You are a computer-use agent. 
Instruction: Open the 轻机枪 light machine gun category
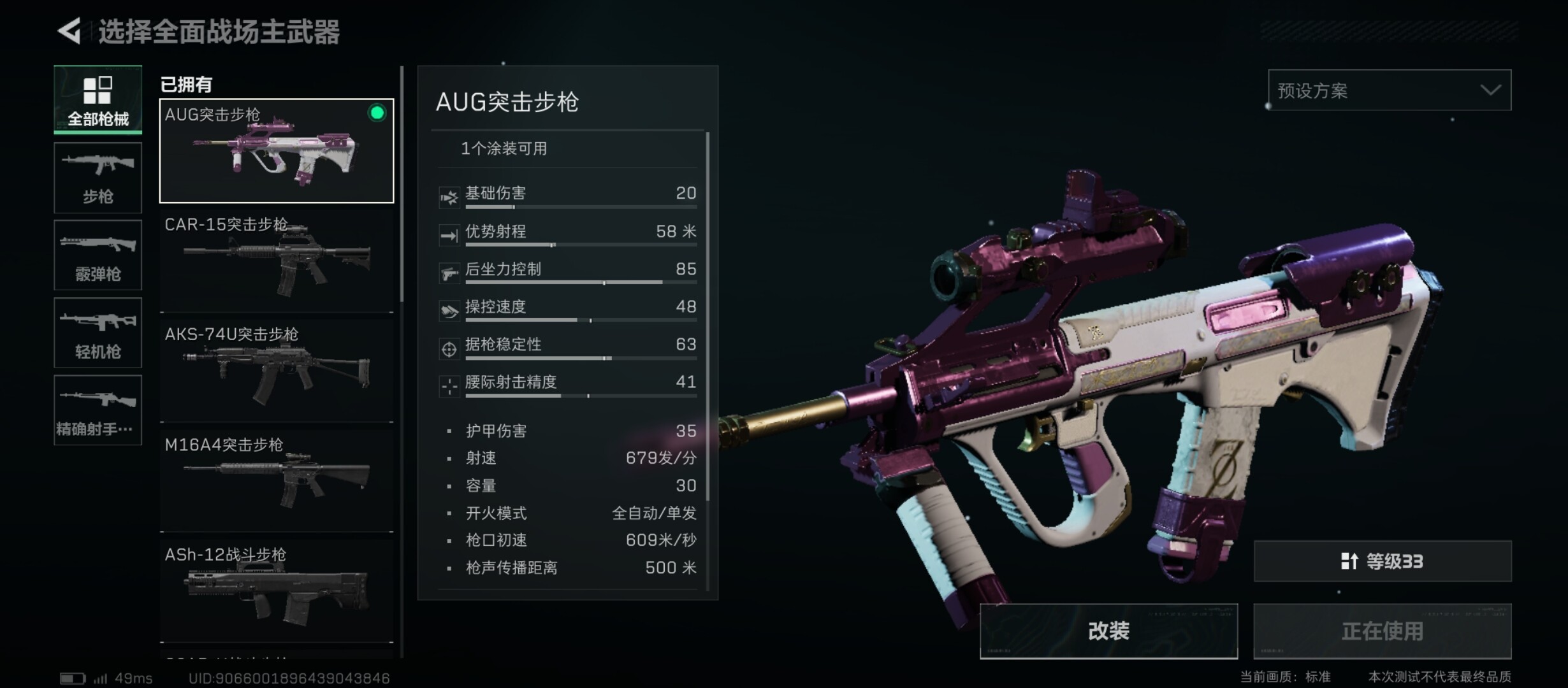tap(98, 333)
